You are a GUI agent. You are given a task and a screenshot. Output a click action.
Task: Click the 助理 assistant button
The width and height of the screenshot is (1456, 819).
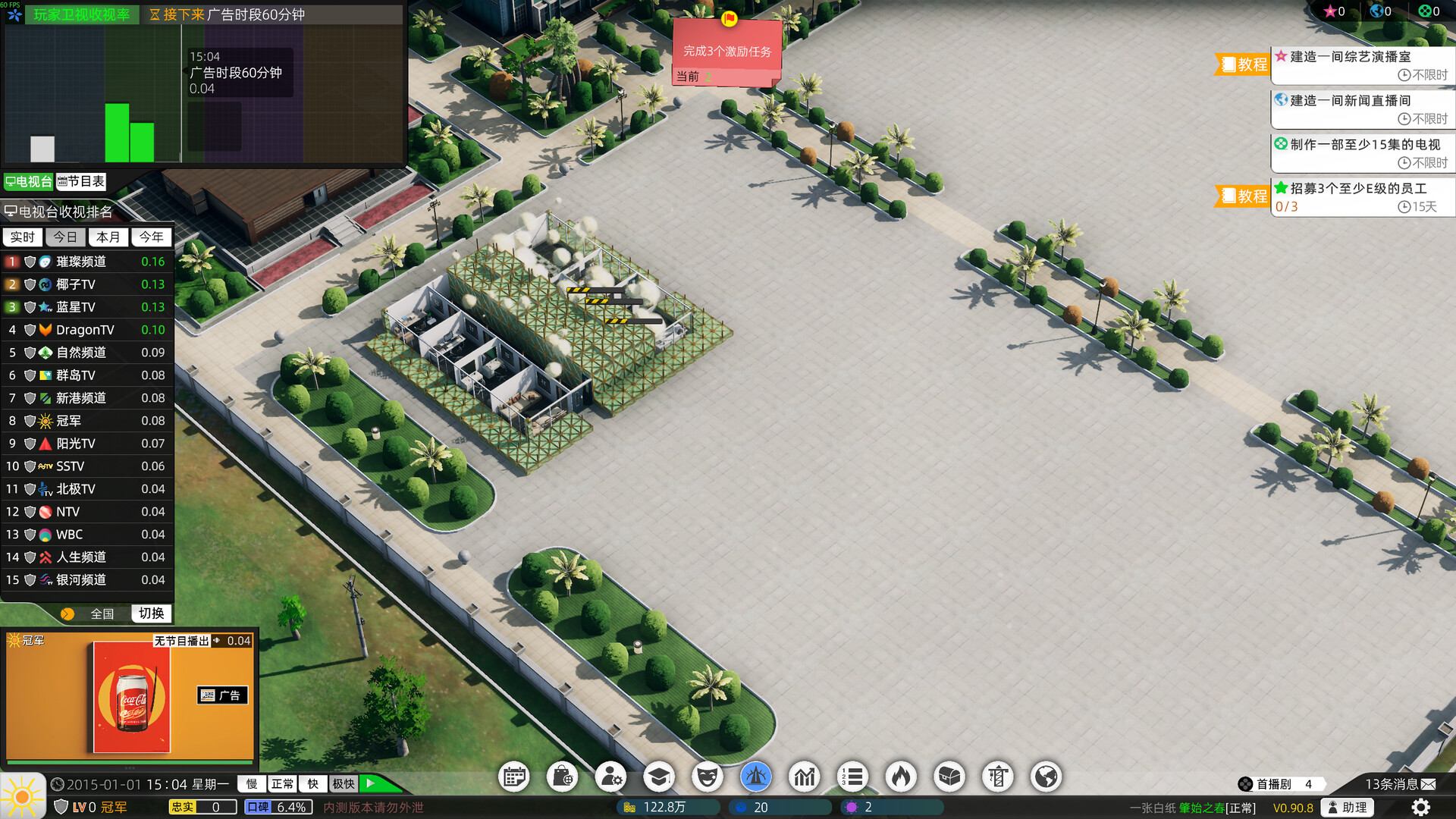tap(1348, 808)
